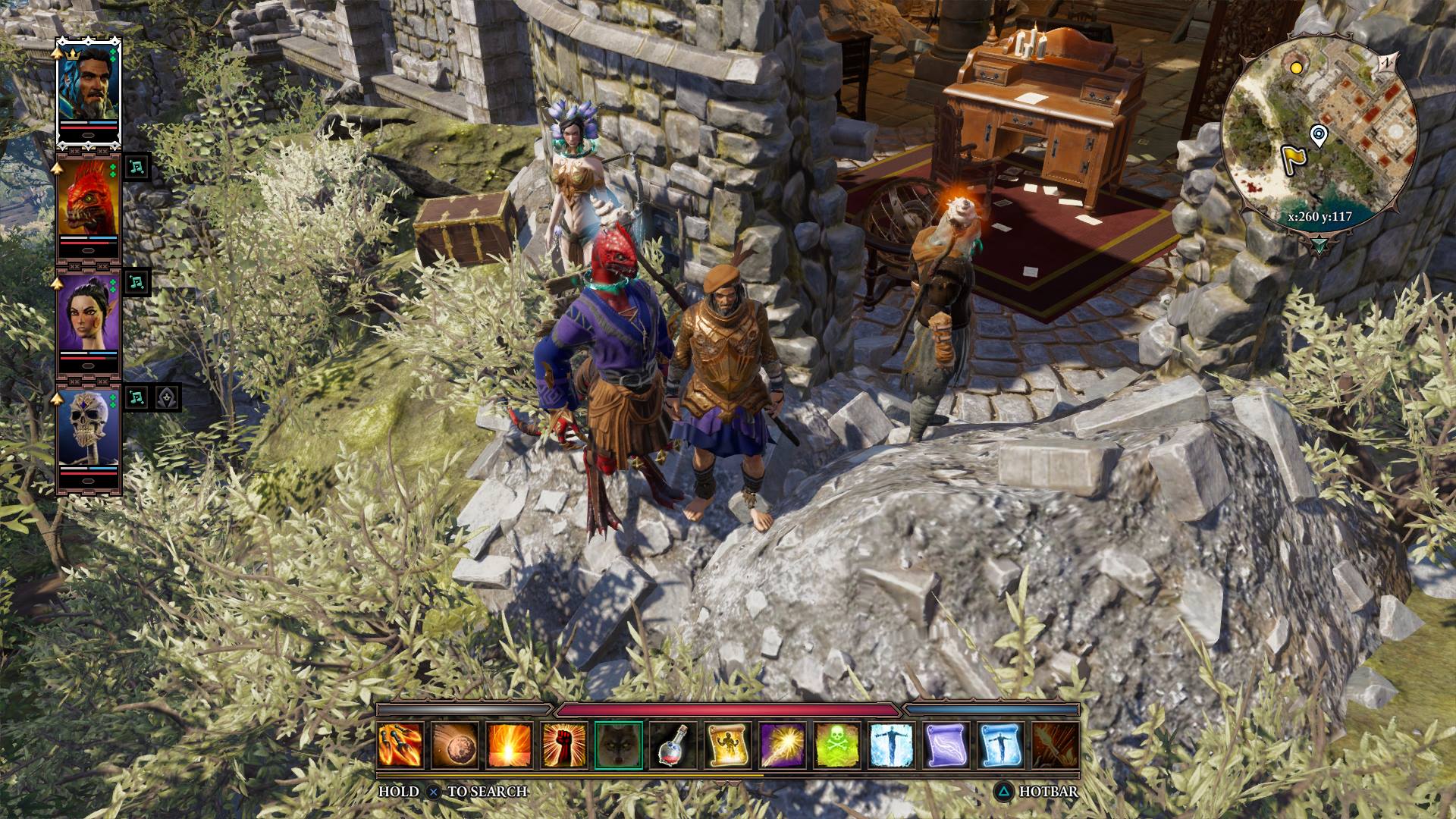Use the red potion flask
This screenshot has height=819, width=1456.
click(673, 745)
